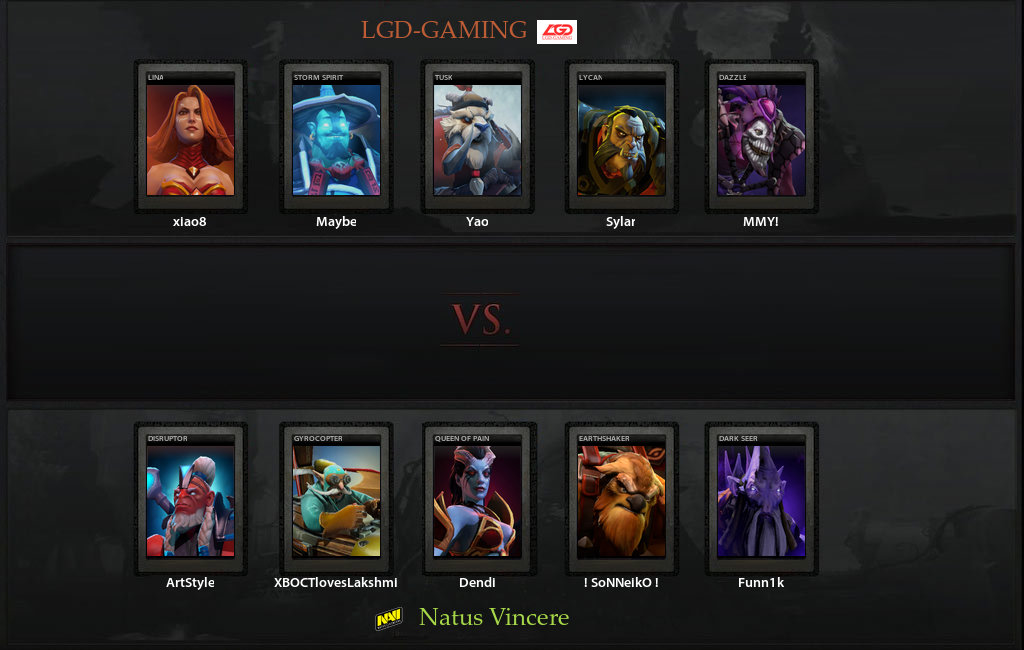Open the Natus Vincere team name
This screenshot has height=650, width=1024.
pos(494,618)
